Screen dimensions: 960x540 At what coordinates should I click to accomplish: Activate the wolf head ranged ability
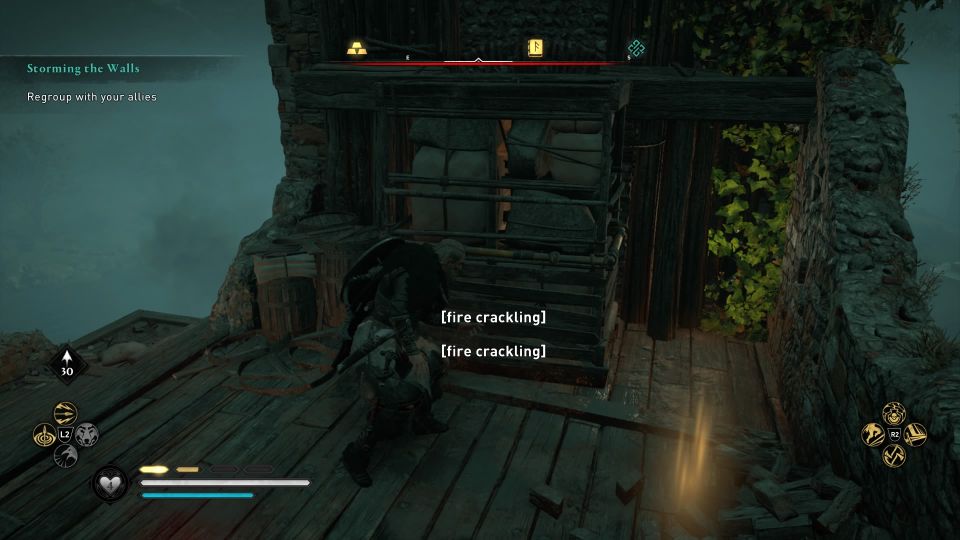pos(86,435)
